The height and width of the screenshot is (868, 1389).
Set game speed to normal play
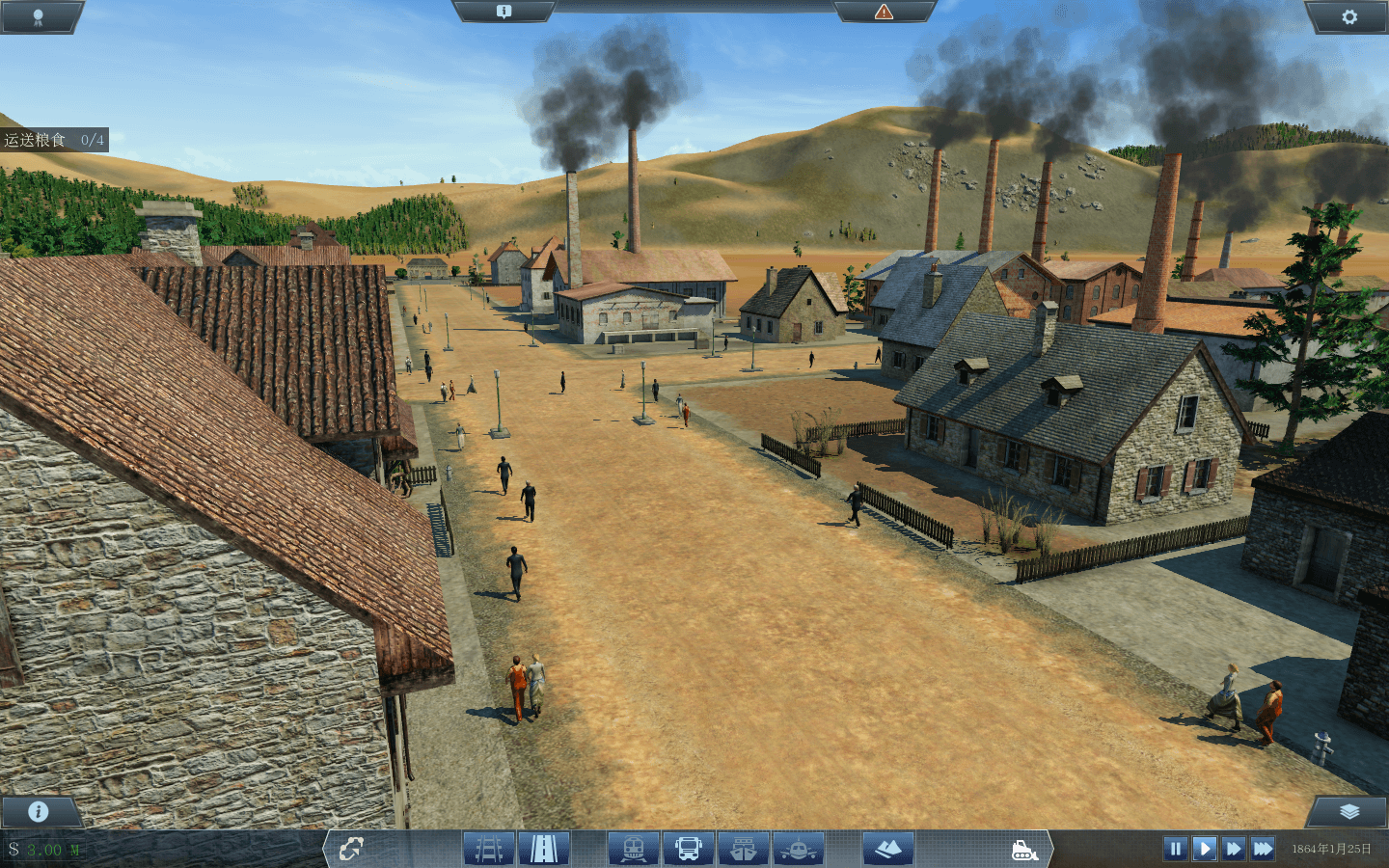coord(1204,849)
